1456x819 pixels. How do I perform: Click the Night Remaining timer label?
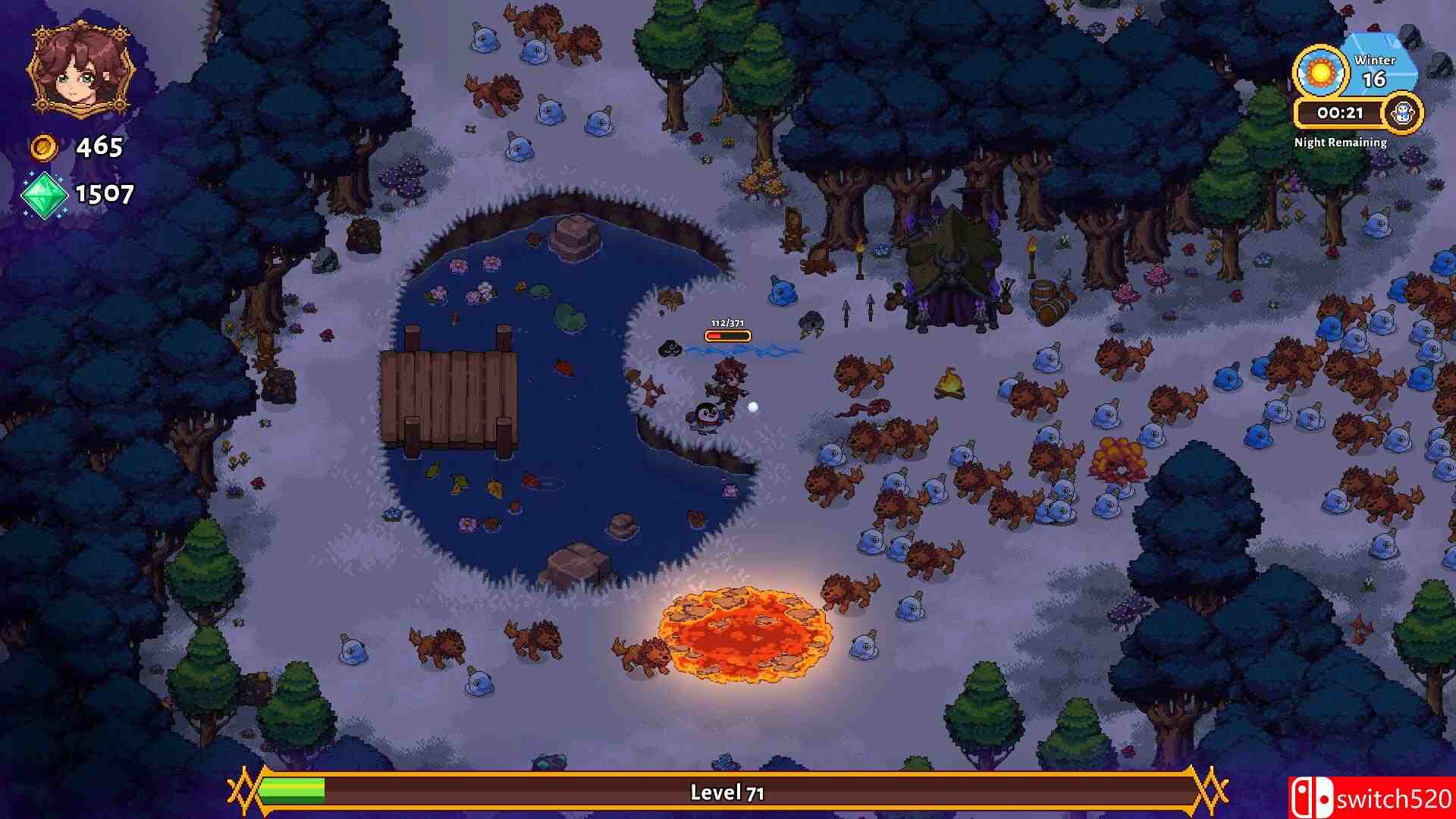click(1340, 141)
